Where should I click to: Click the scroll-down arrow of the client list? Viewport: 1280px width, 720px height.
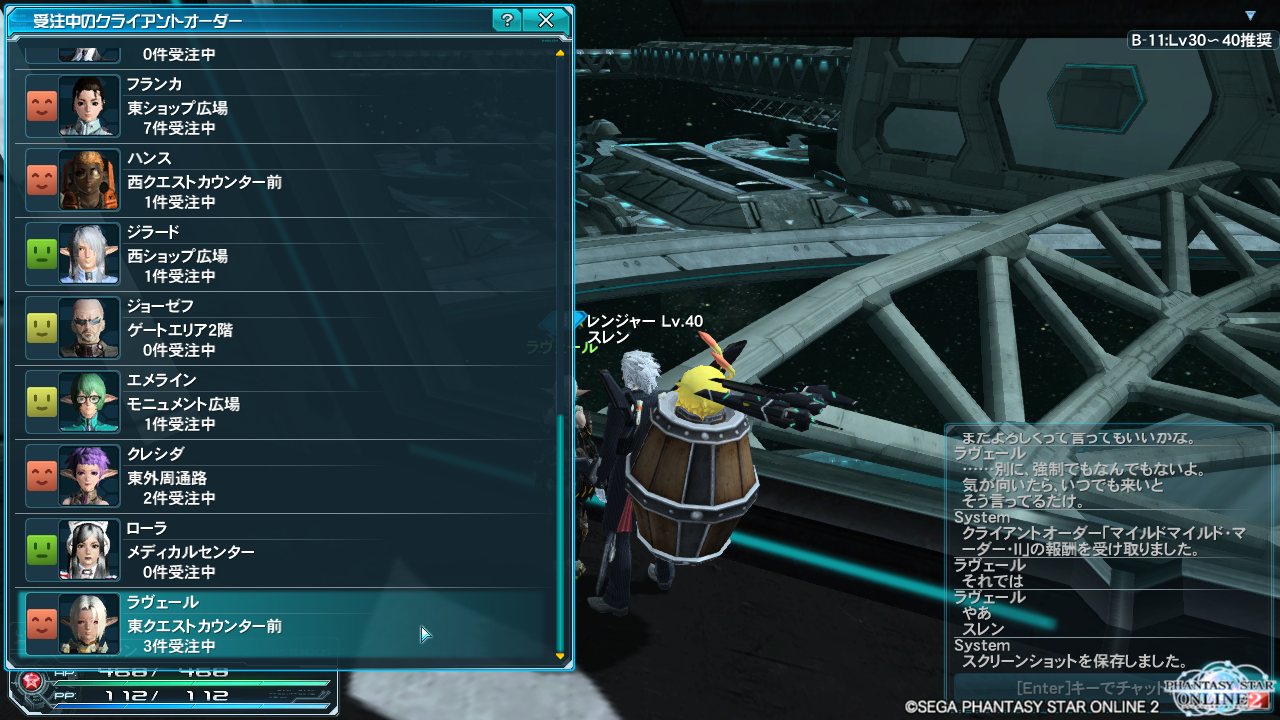[x=560, y=657]
